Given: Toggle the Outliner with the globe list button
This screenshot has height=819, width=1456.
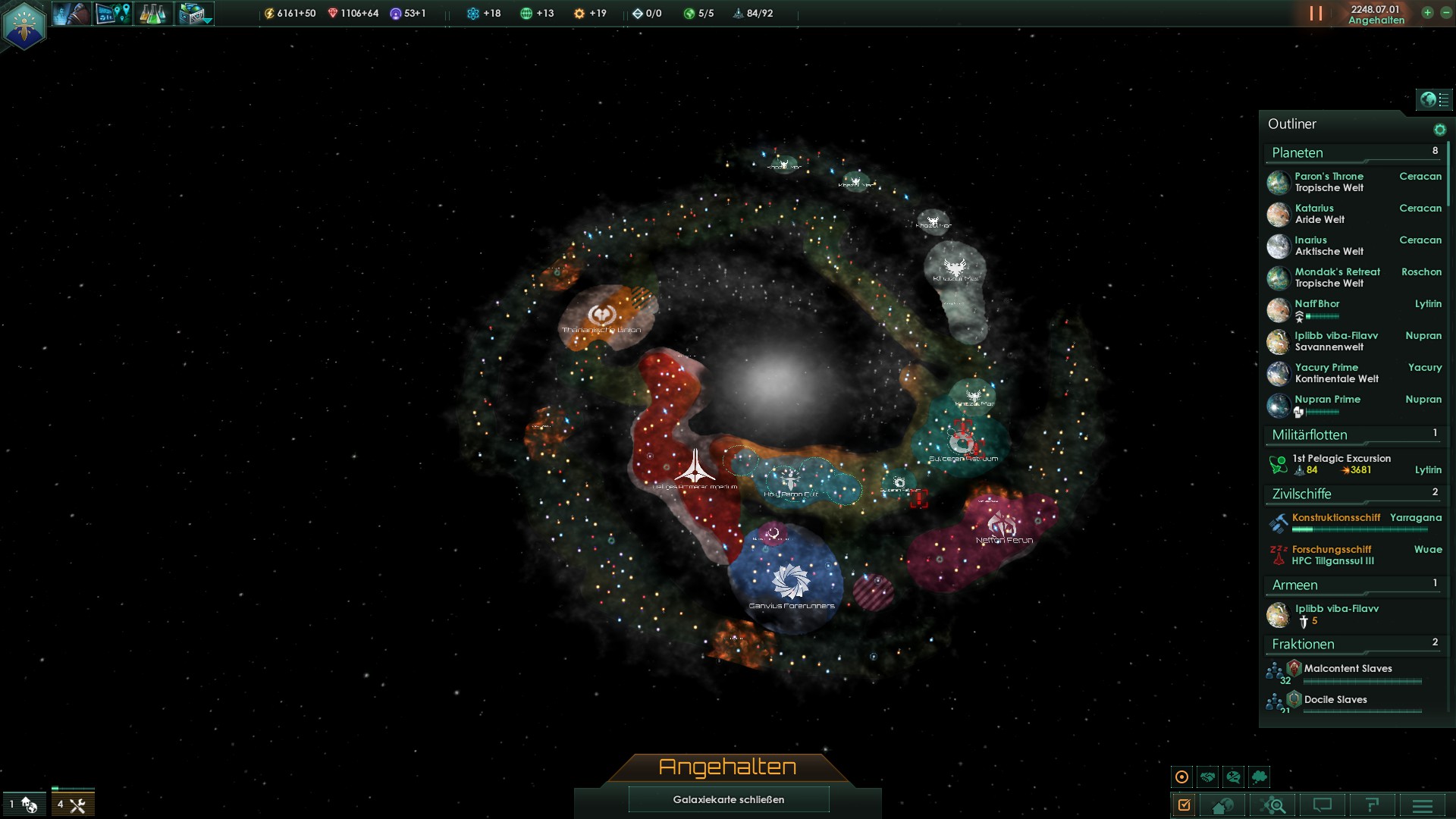Looking at the screenshot, I should pos(1433,99).
